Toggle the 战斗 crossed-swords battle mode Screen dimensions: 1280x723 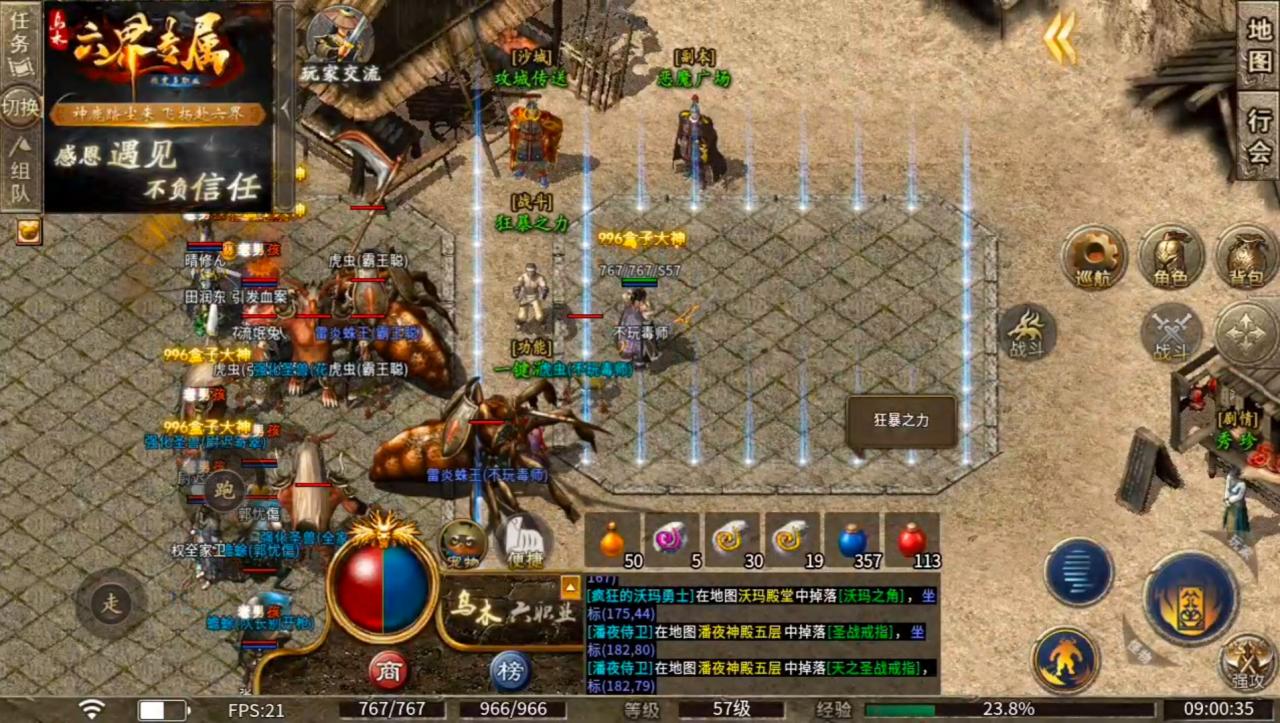tap(1171, 331)
